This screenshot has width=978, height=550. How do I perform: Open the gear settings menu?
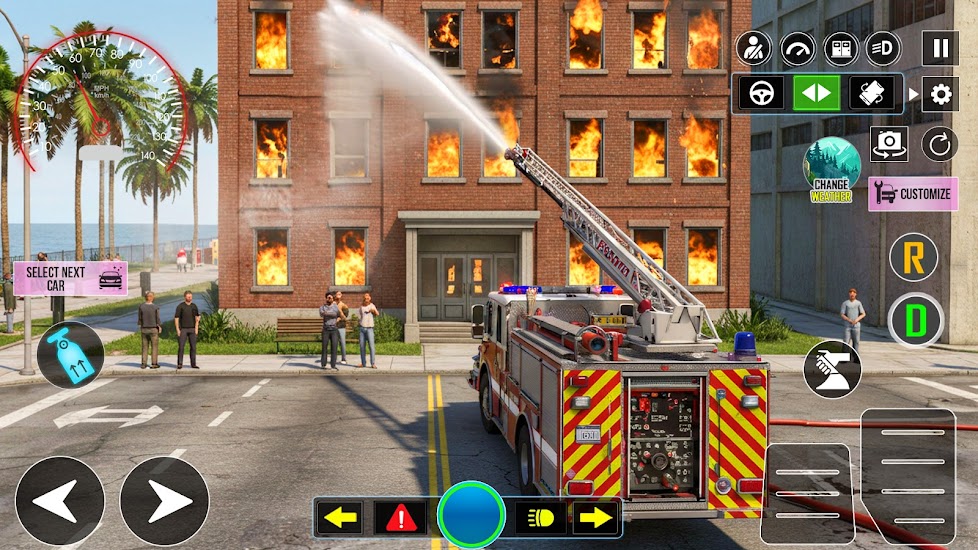[939, 95]
